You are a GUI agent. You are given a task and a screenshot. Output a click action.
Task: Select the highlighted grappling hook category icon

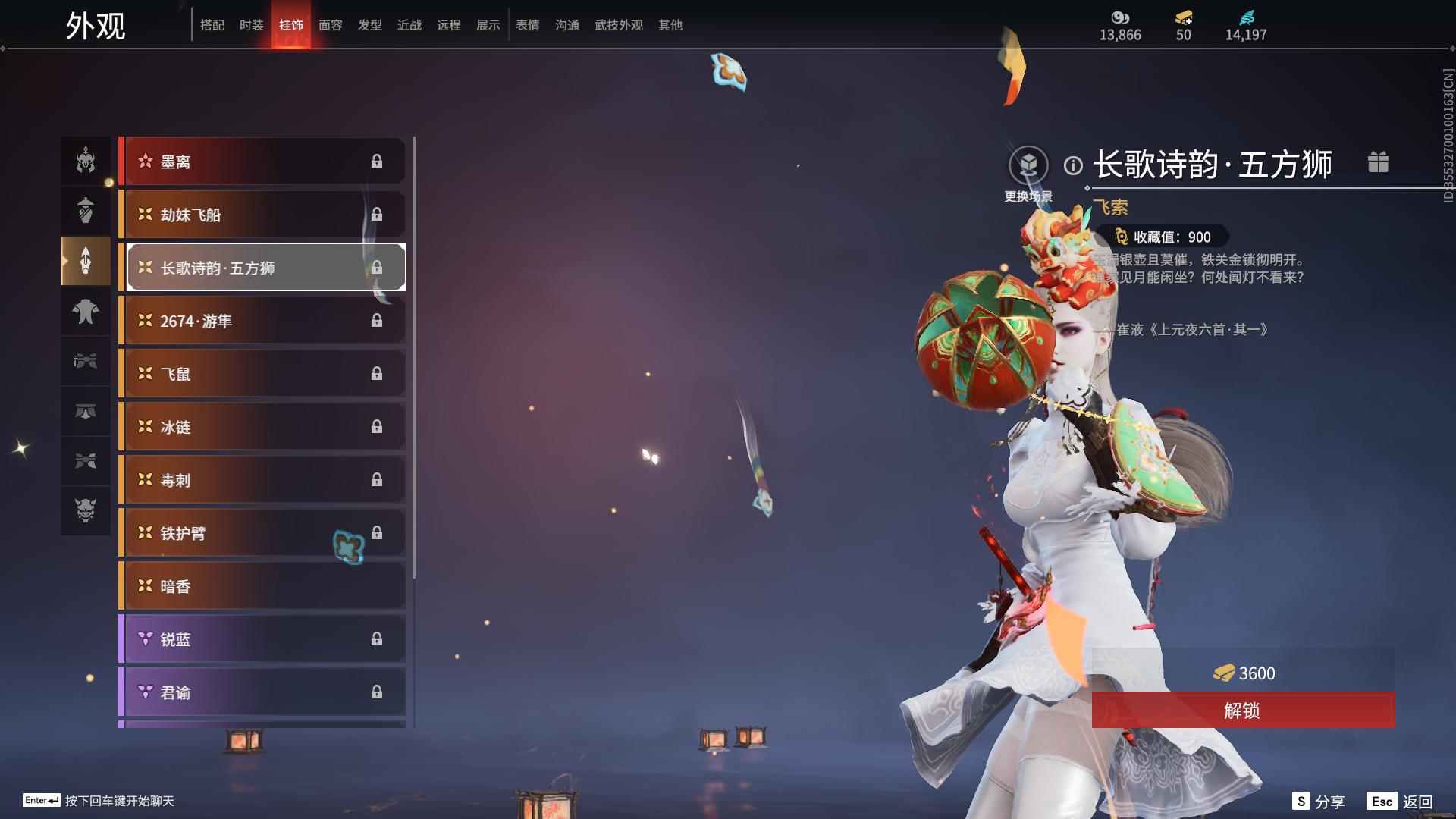(x=86, y=261)
